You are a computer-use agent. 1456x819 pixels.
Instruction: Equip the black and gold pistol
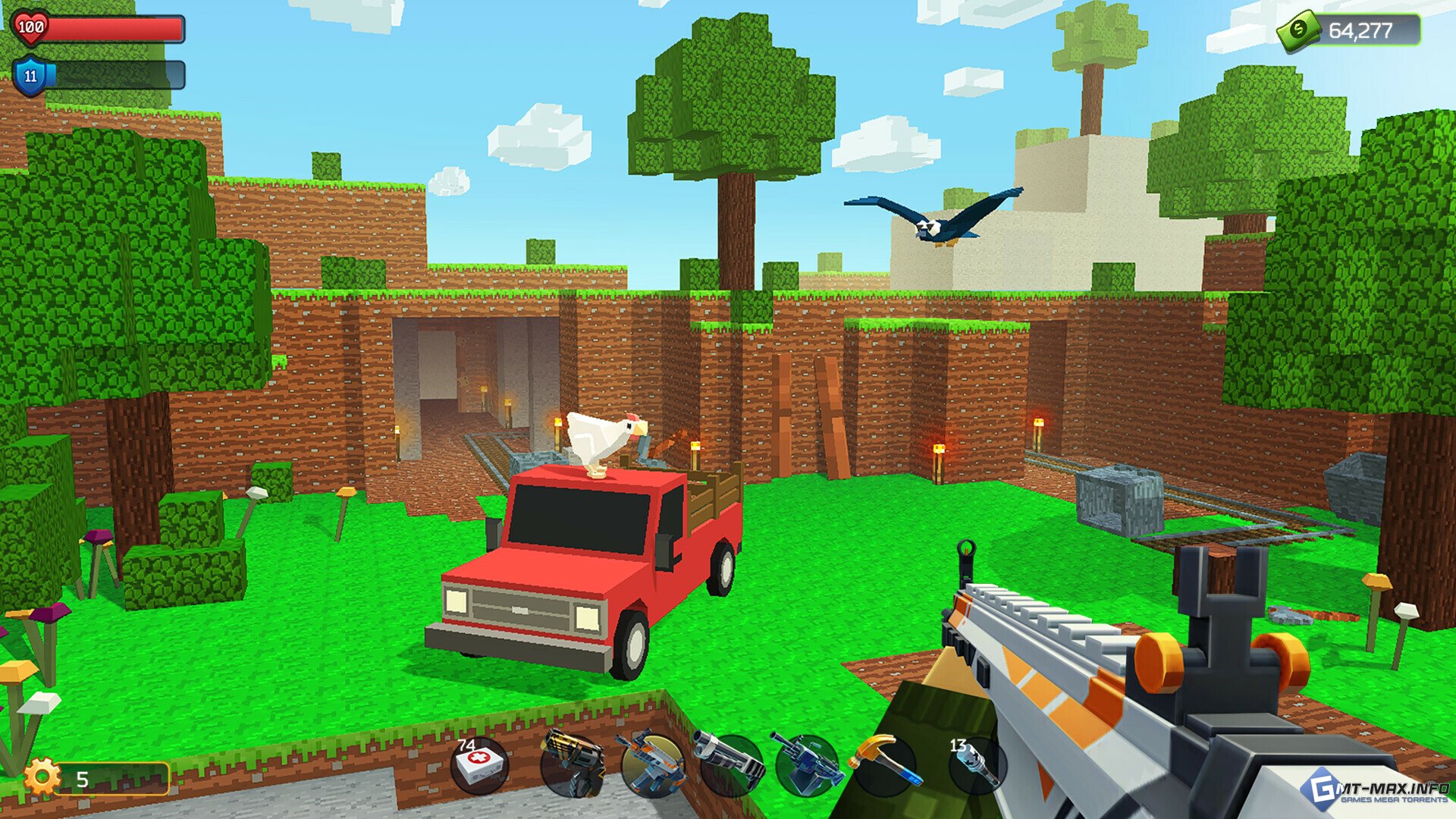coord(573,766)
